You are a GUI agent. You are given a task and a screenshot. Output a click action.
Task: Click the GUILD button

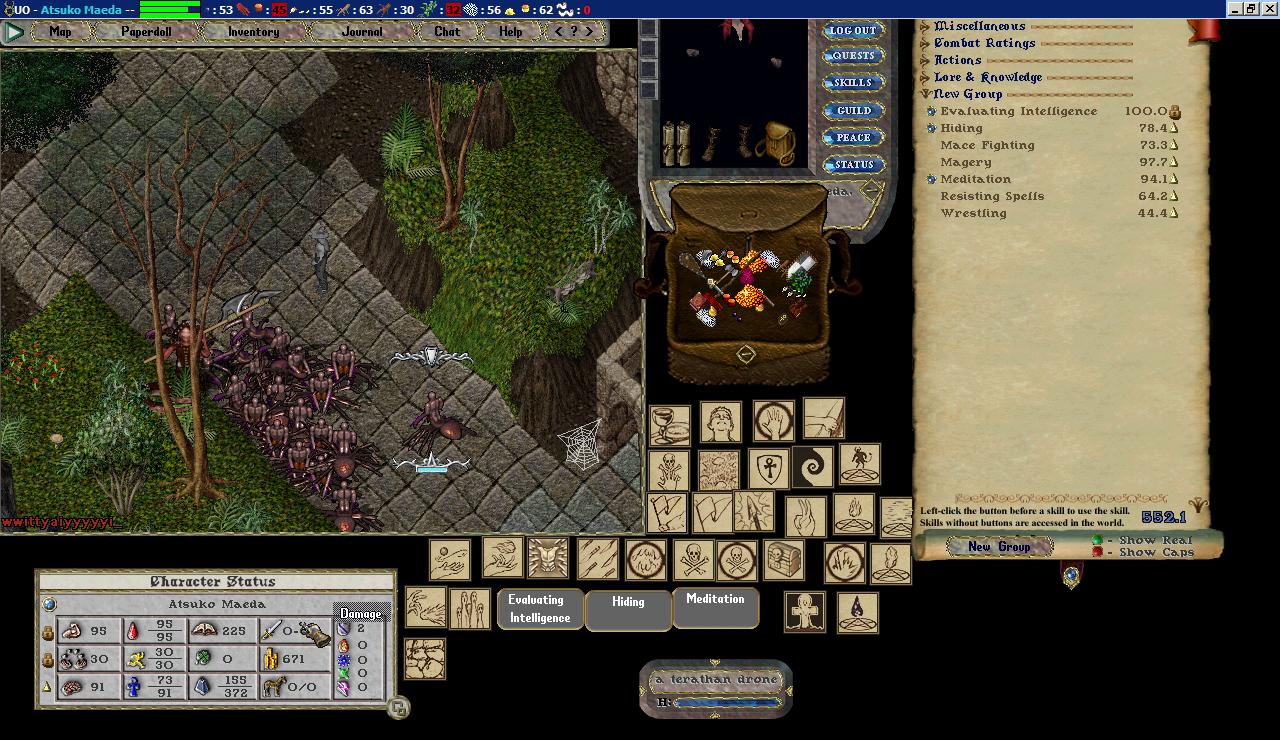853,111
